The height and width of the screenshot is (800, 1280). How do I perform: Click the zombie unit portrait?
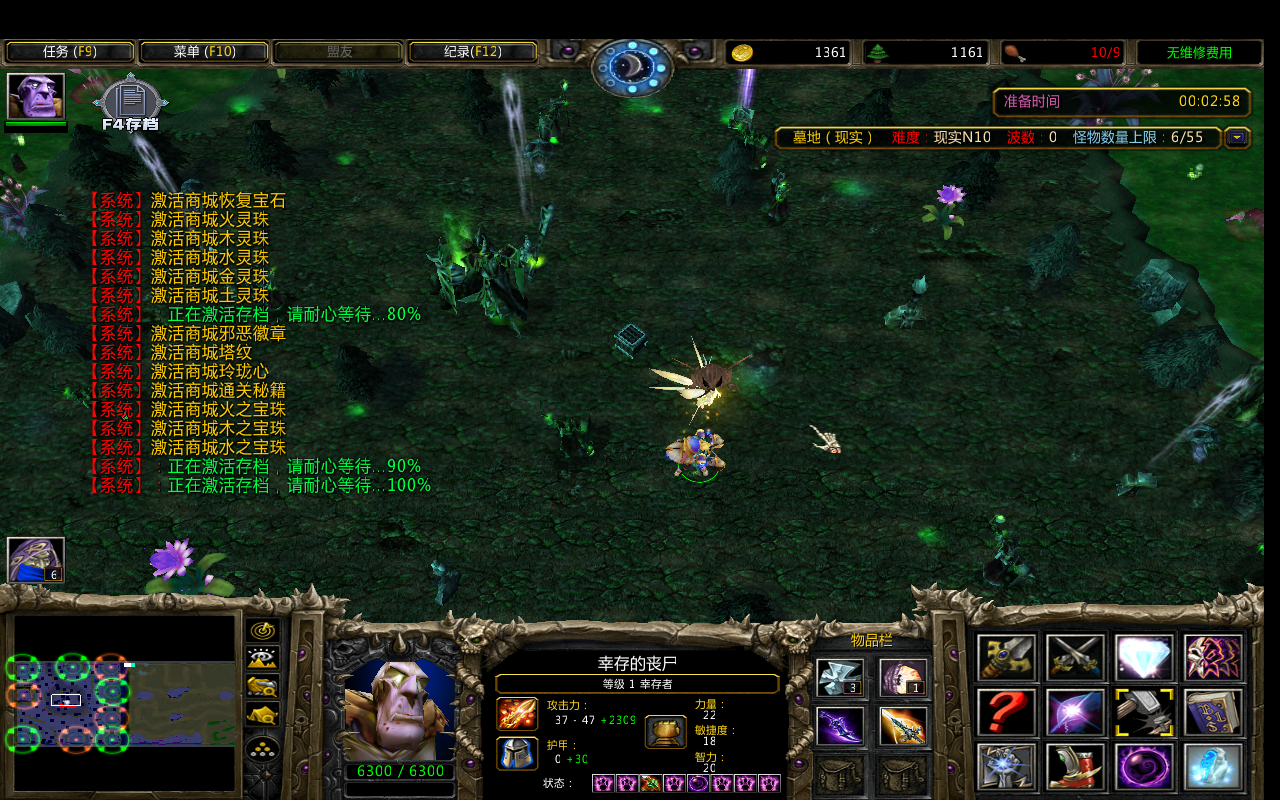[399, 708]
